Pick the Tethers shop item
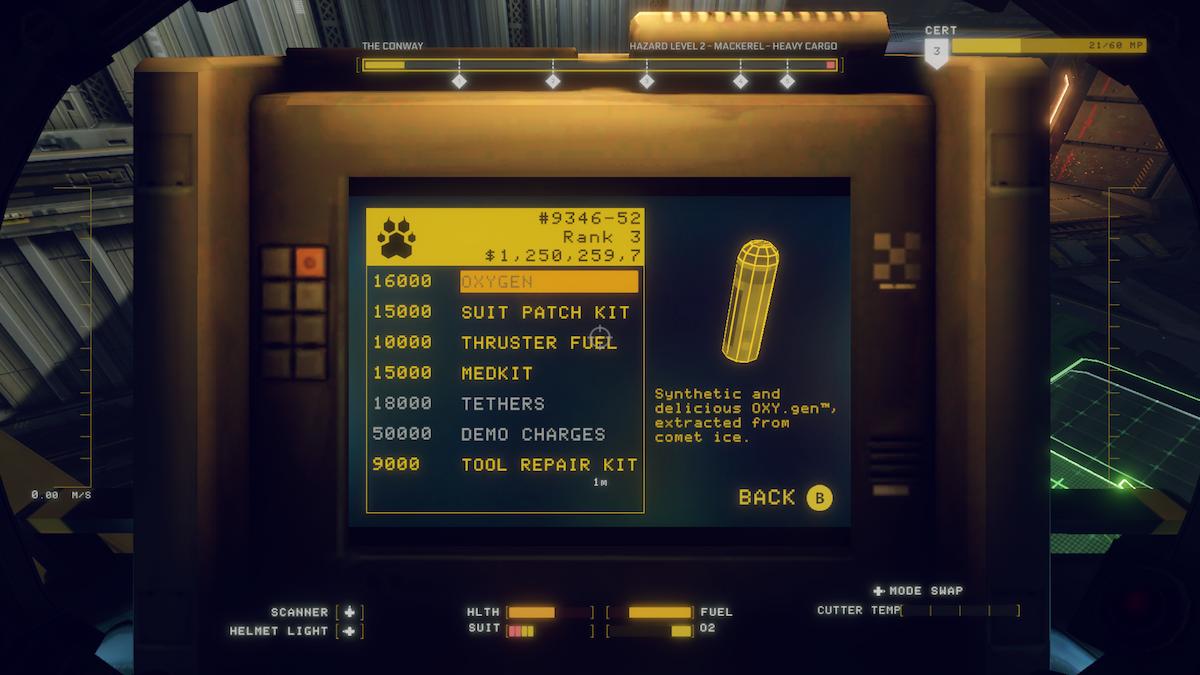This screenshot has height=675, width=1200. click(503, 404)
